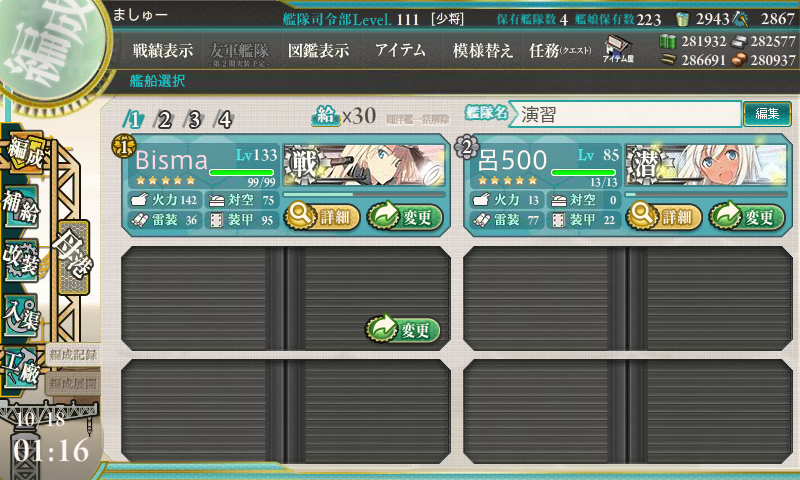Screen dimensions: 800x480
Task: Click the 編集 edit fleet name button
Action: 767,114
